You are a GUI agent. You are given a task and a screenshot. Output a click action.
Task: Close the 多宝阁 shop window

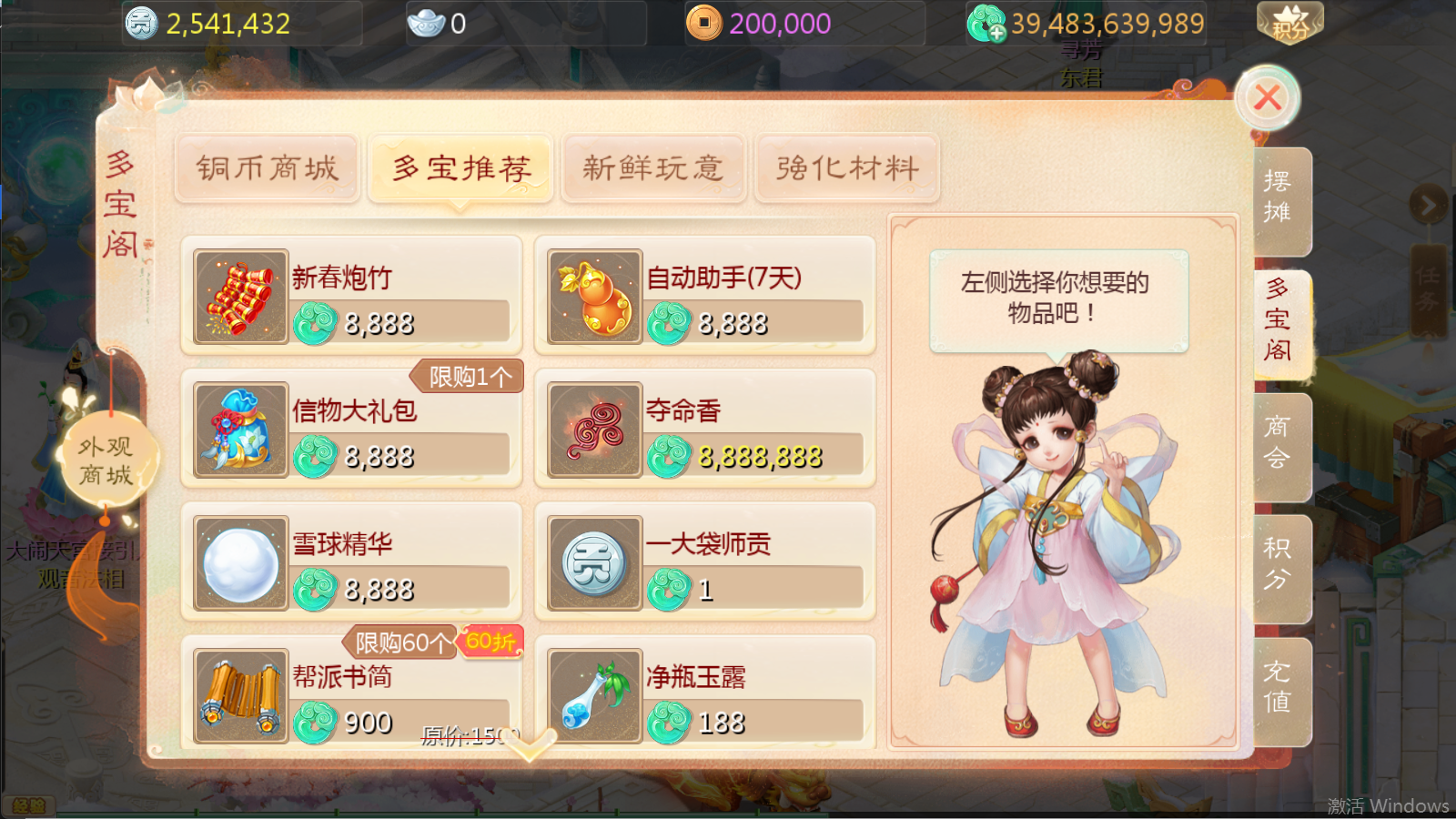click(1267, 97)
